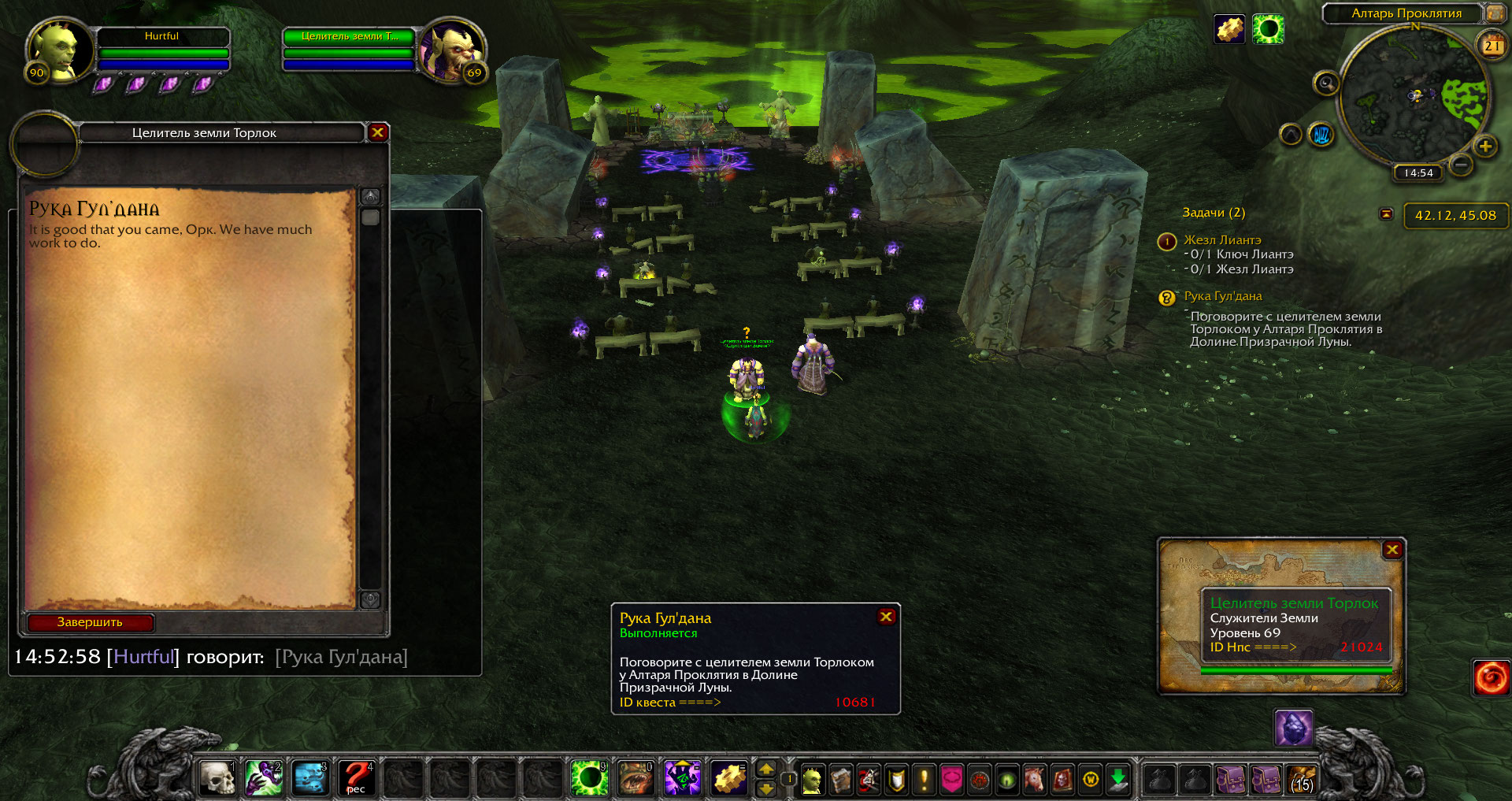
Task: Toggle the minimap tracking magnifier button
Action: click(1326, 83)
